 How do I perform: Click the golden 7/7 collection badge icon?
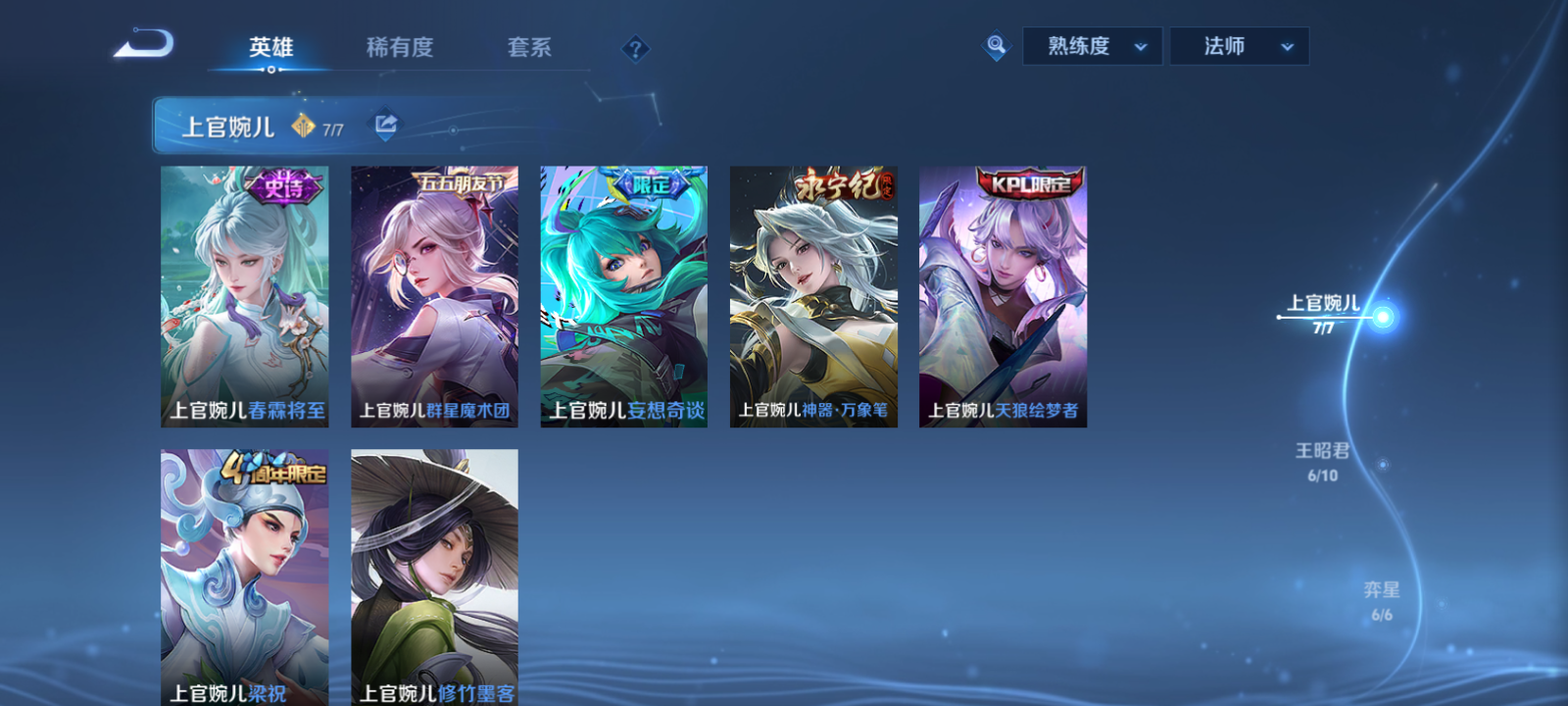pos(302,125)
